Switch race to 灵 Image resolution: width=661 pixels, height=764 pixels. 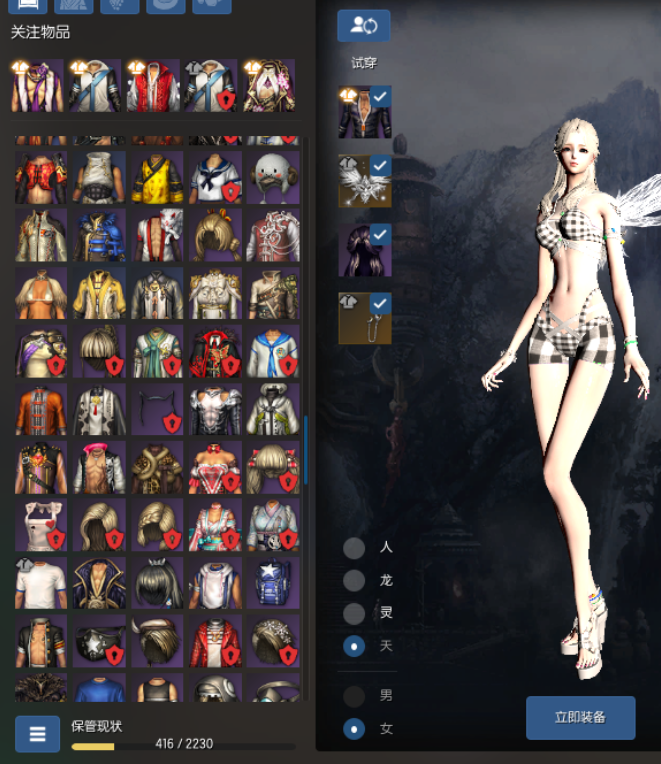(354, 613)
